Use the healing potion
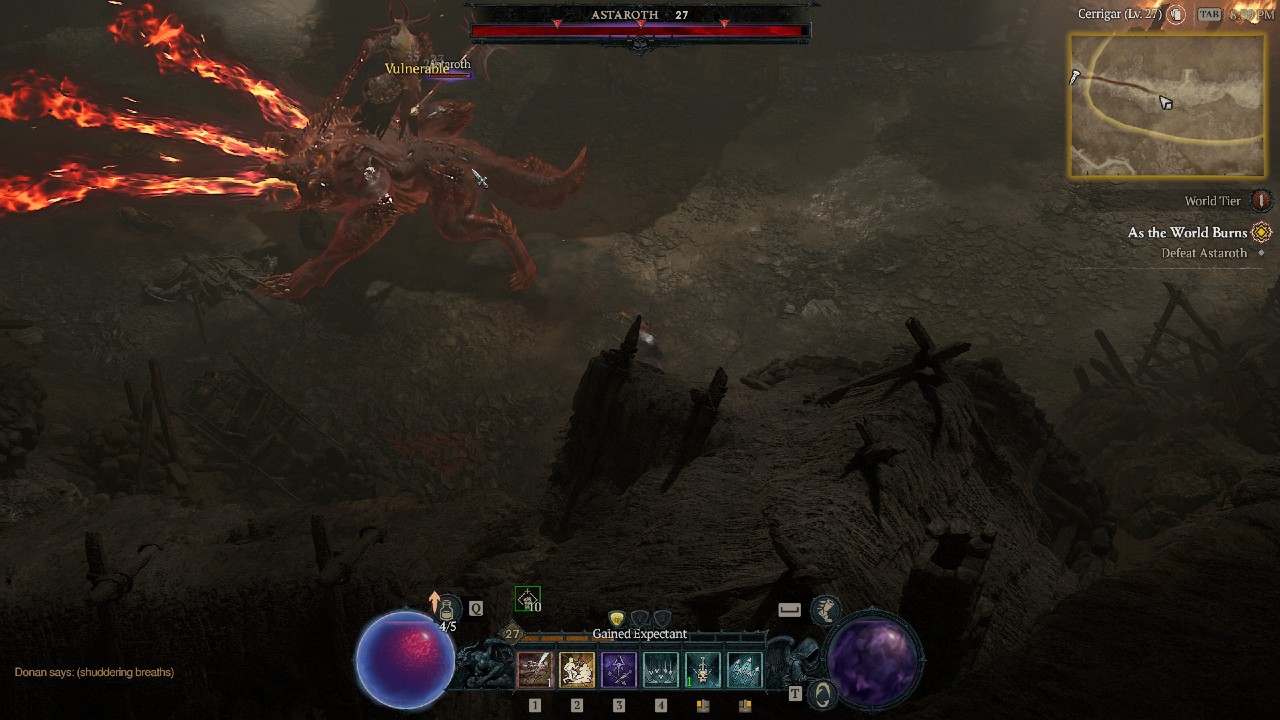The height and width of the screenshot is (720, 1280). click(x=447, y=610)
